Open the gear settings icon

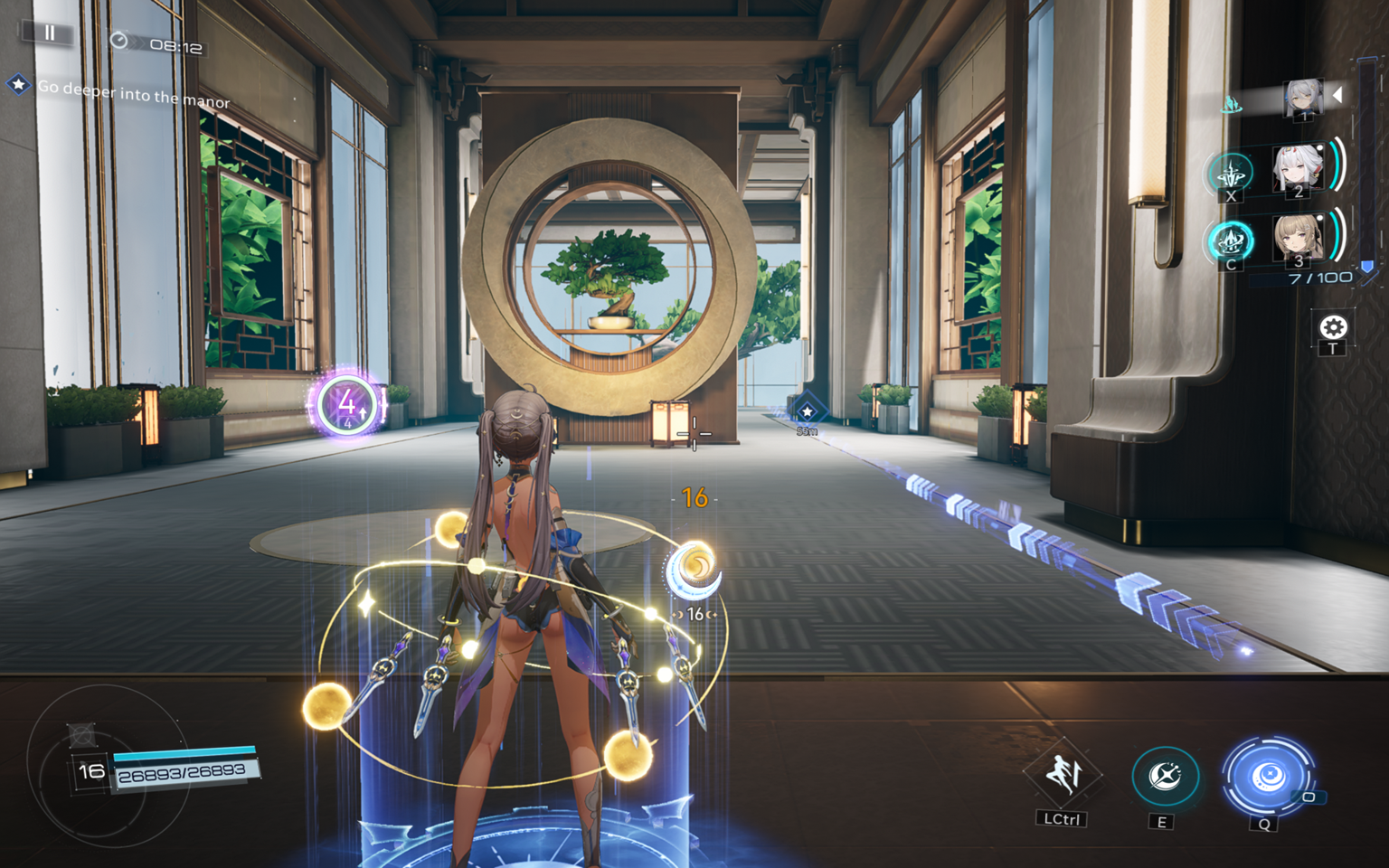click(x=1332, y=327)
